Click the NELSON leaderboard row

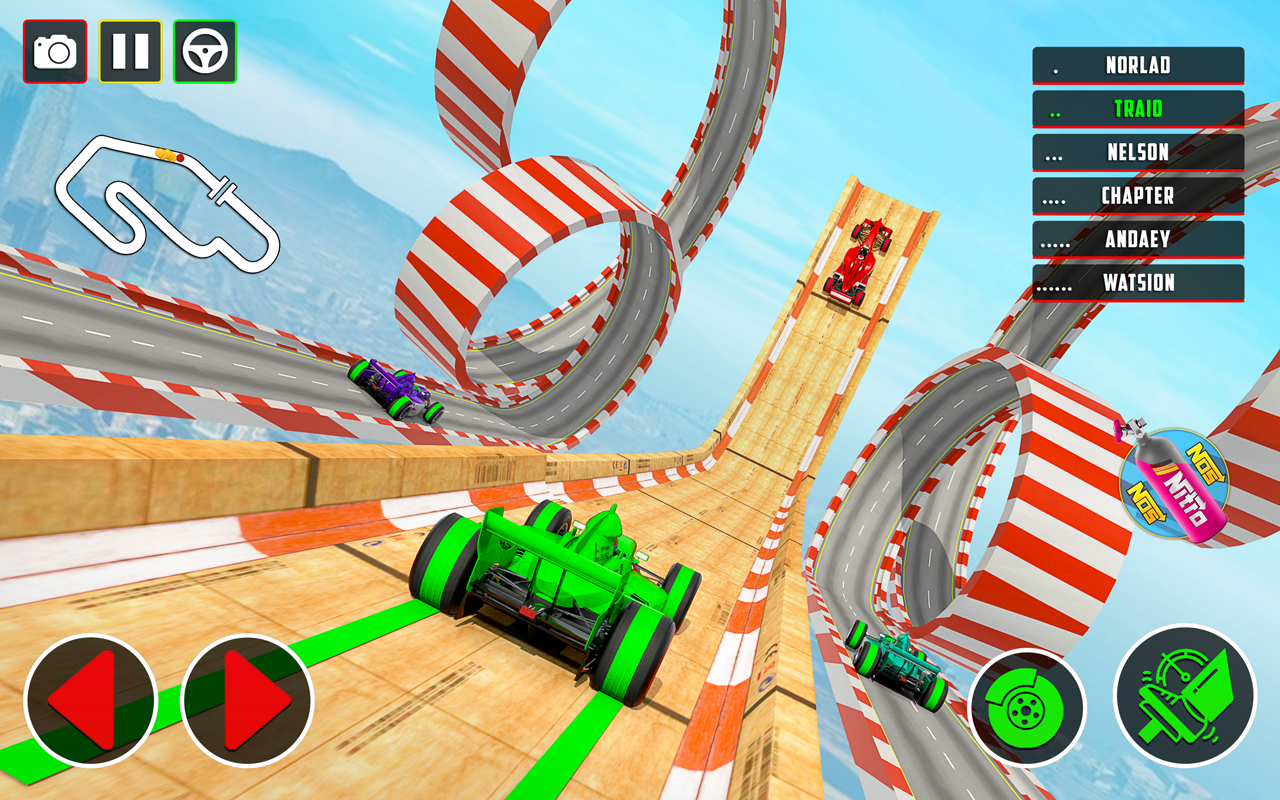(x=1137, y=152)
